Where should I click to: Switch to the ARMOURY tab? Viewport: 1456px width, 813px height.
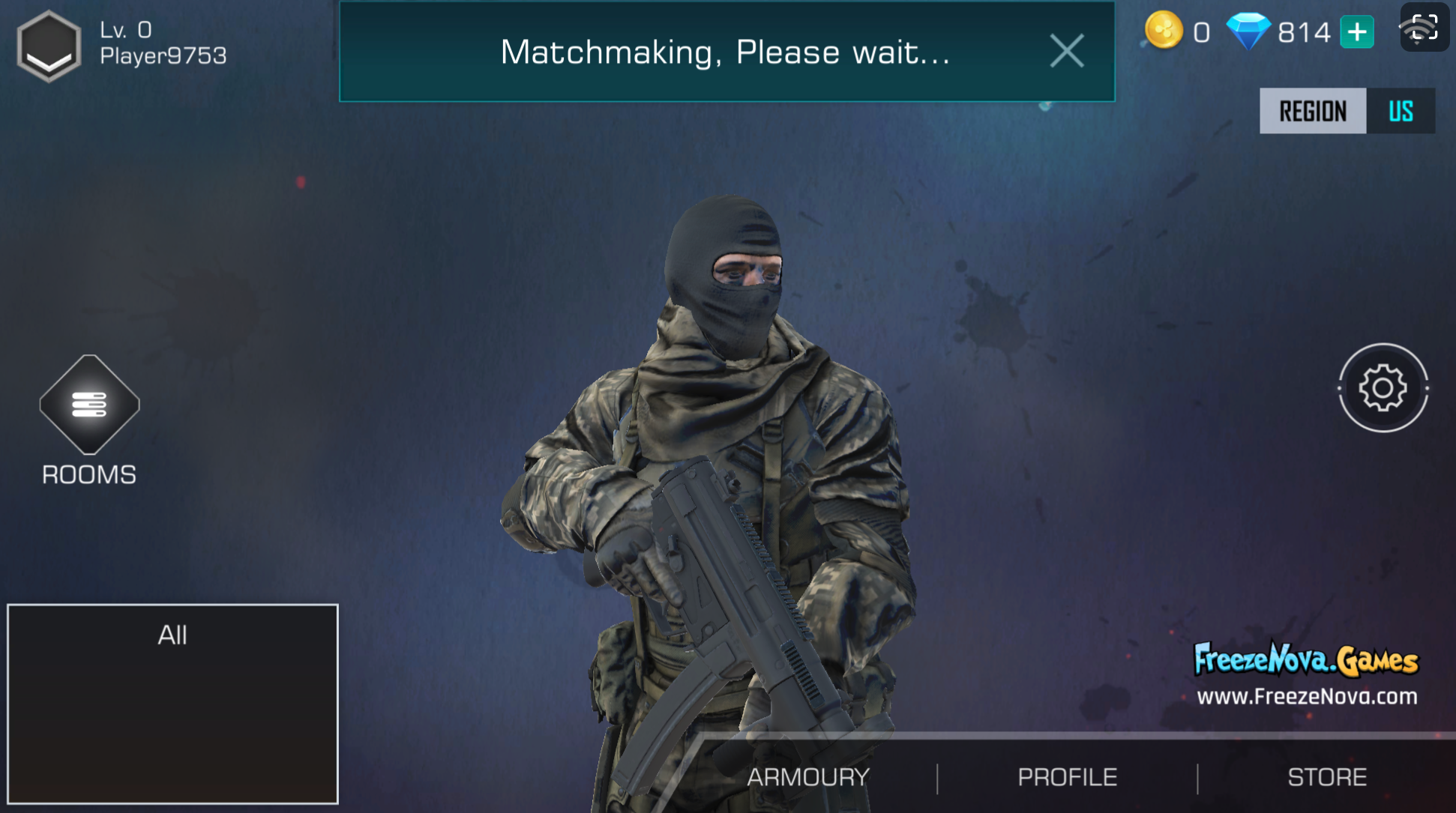pos(809,777)
